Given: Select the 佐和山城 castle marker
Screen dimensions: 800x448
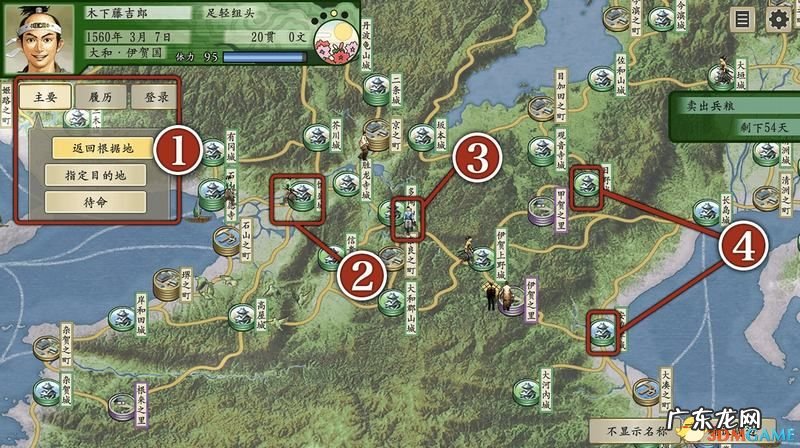Looking at the screenshot, I should (x=601, y=78).
